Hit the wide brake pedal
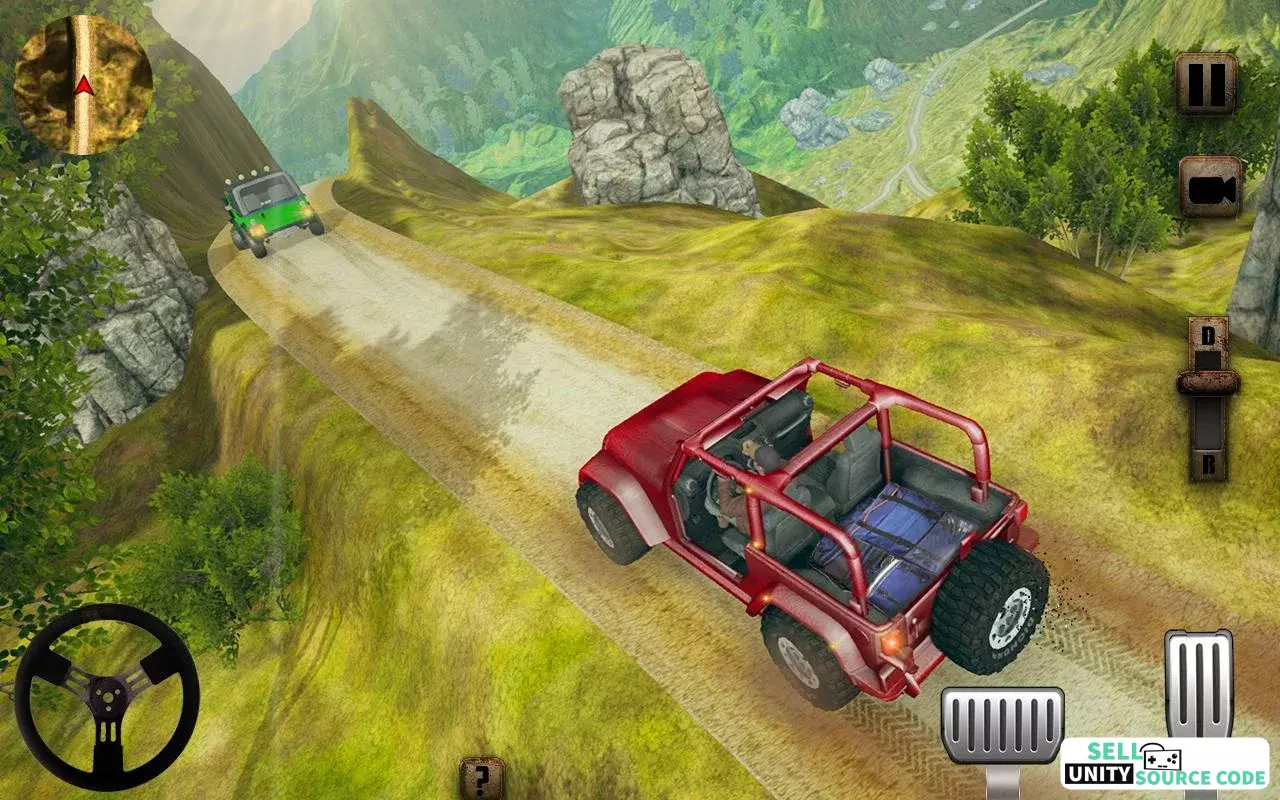This screenshot has height=800, width=1280. (1002, 727)
